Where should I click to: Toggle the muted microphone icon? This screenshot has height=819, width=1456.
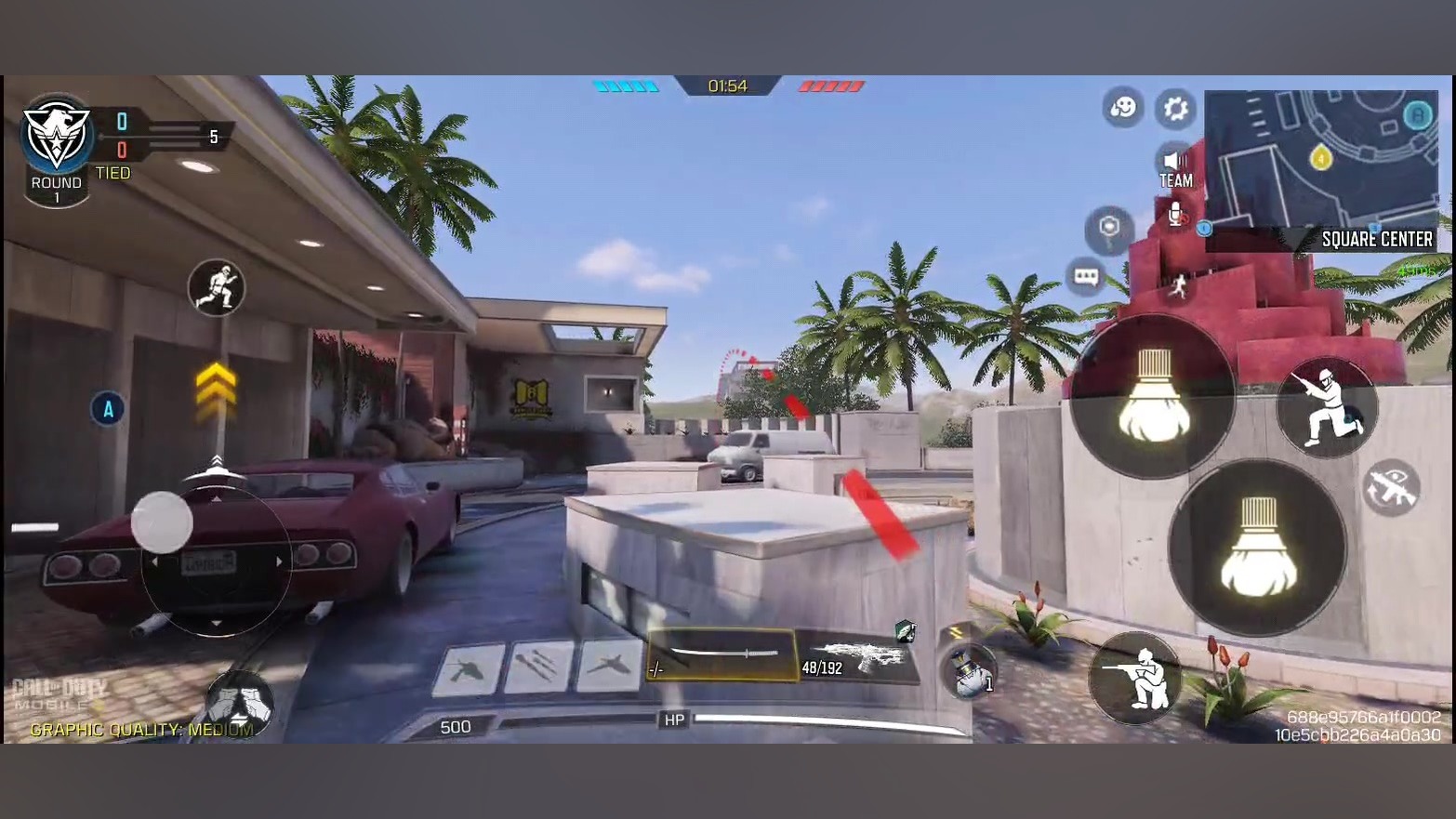[x=1176, y=215]
